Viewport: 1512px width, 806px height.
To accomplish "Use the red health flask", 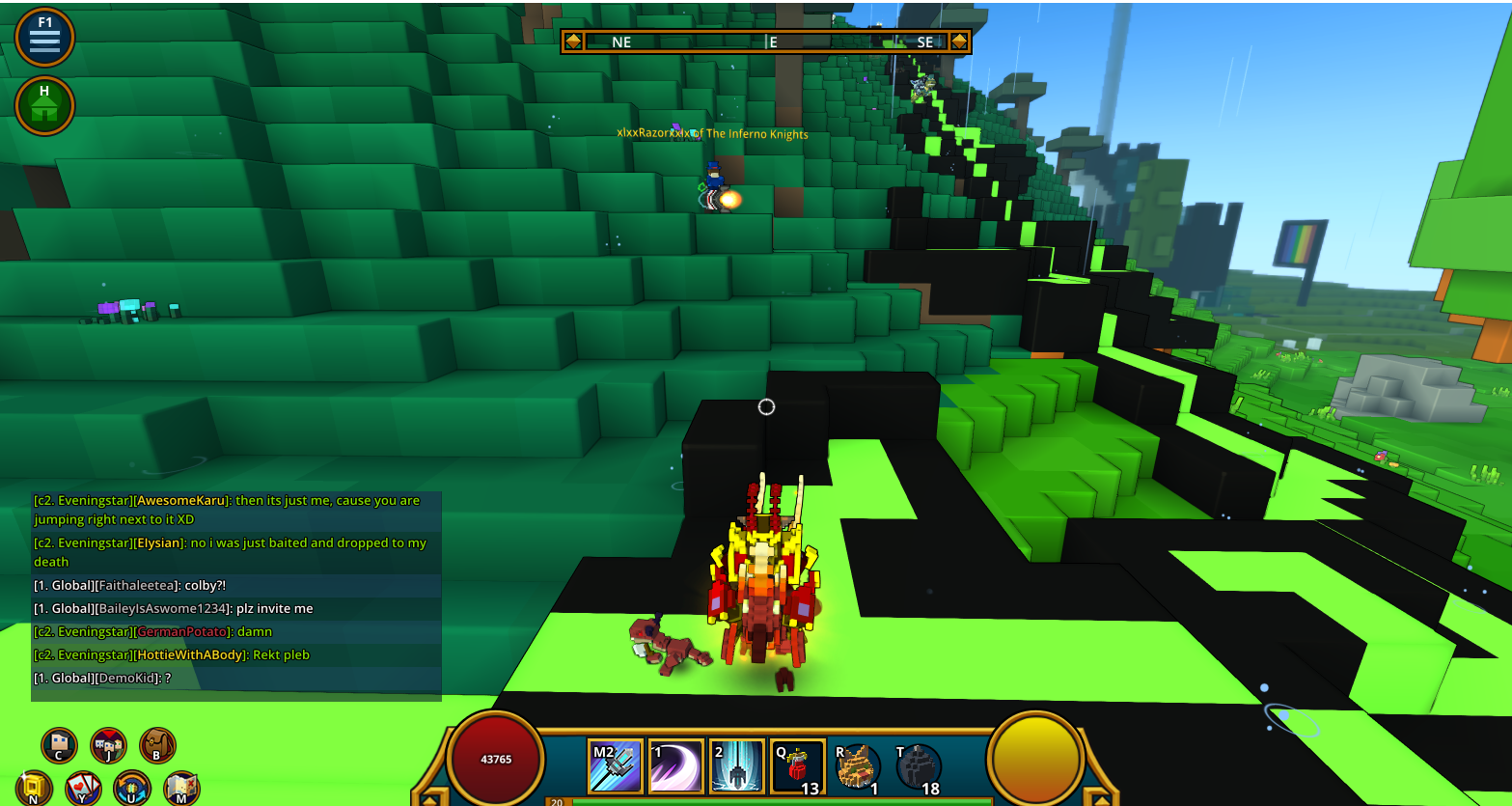I will (x=797, y=766).
